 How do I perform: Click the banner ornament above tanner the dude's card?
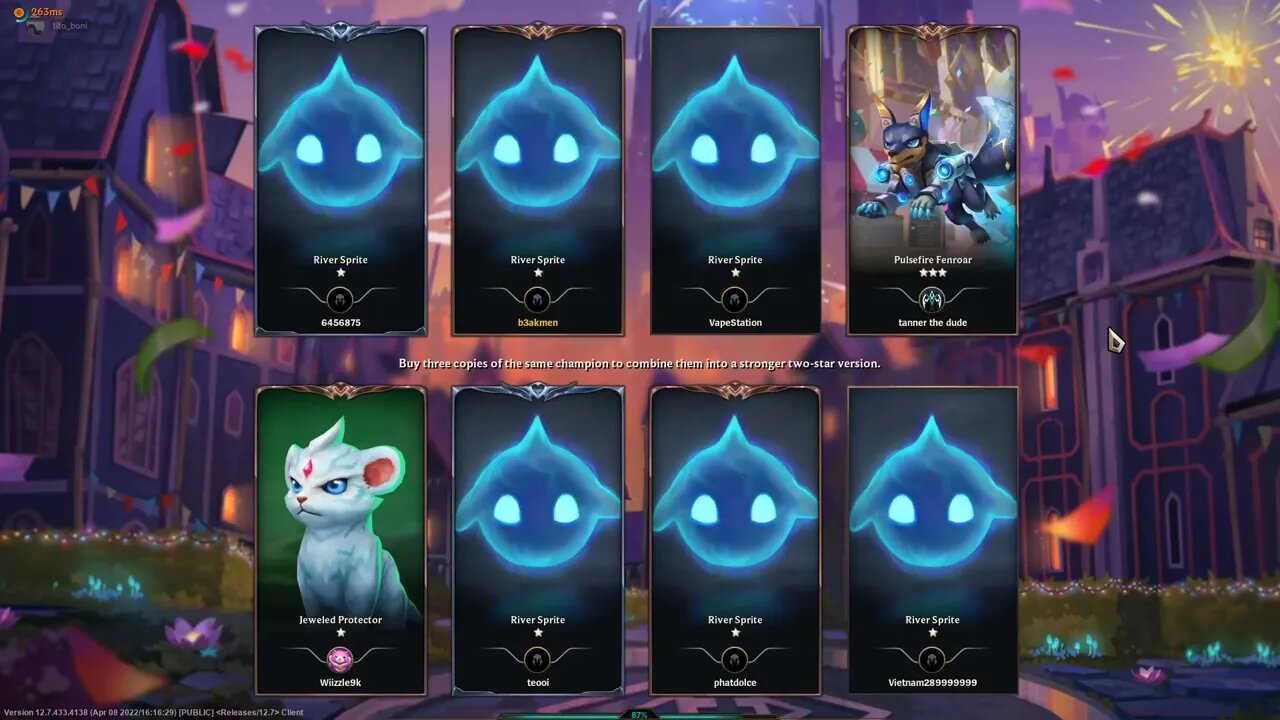tap(932, 32)
